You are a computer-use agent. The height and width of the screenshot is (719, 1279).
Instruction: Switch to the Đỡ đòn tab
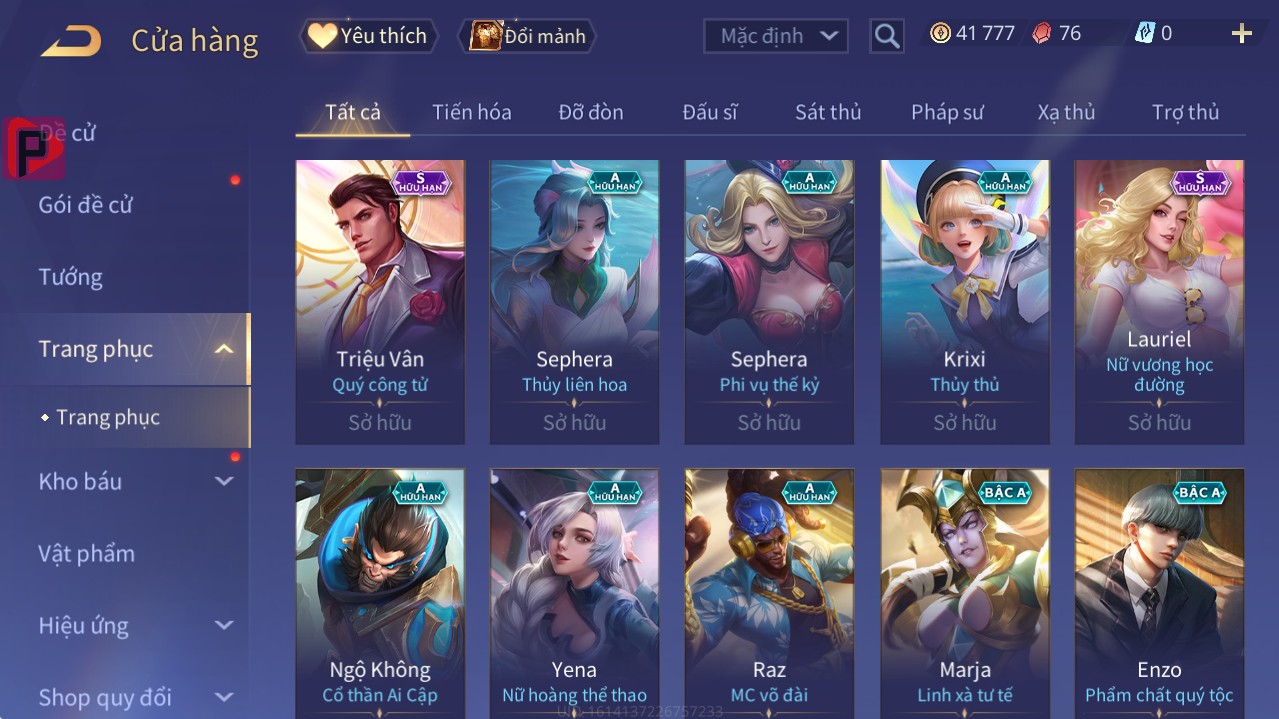(x=590, y=112)
